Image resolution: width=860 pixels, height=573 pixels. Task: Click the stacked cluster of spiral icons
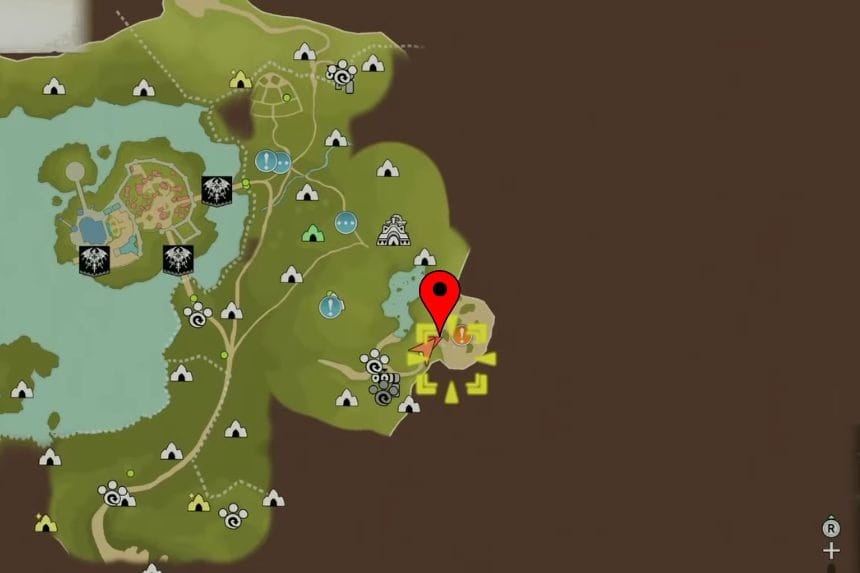click(x=381, y=378)
